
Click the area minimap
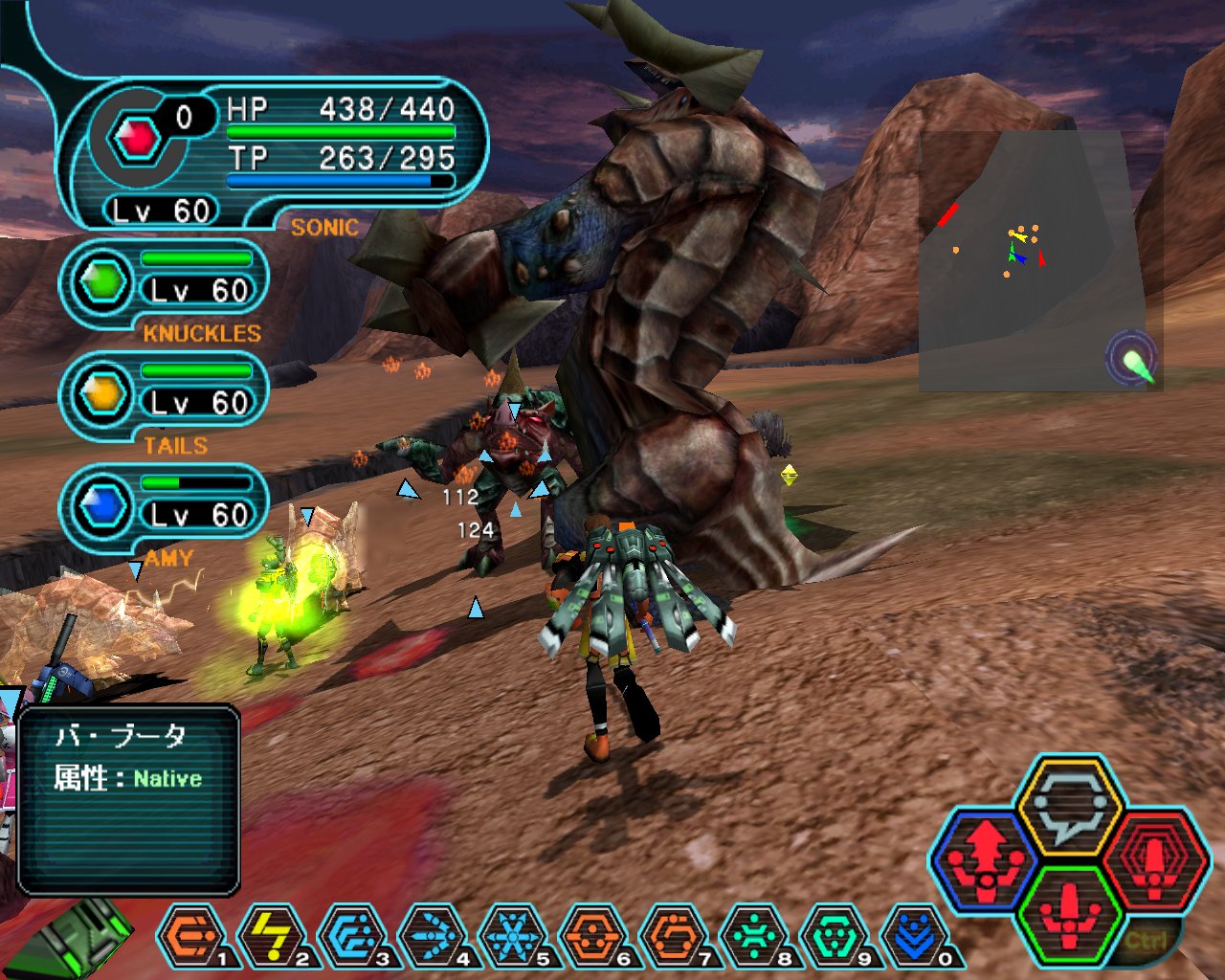(1016, 260)
